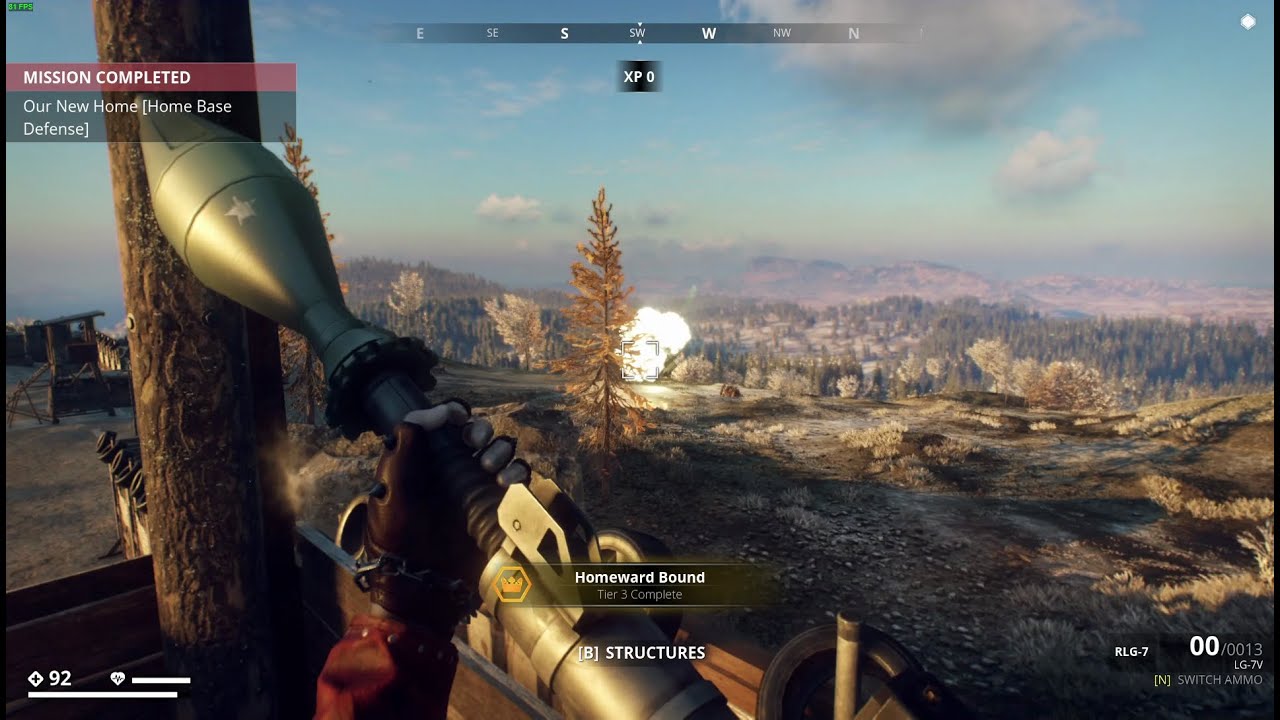The width and height of the screenshot is (1280, 720).
Task: Select the compass heading bar
Action: pos(640,33)
